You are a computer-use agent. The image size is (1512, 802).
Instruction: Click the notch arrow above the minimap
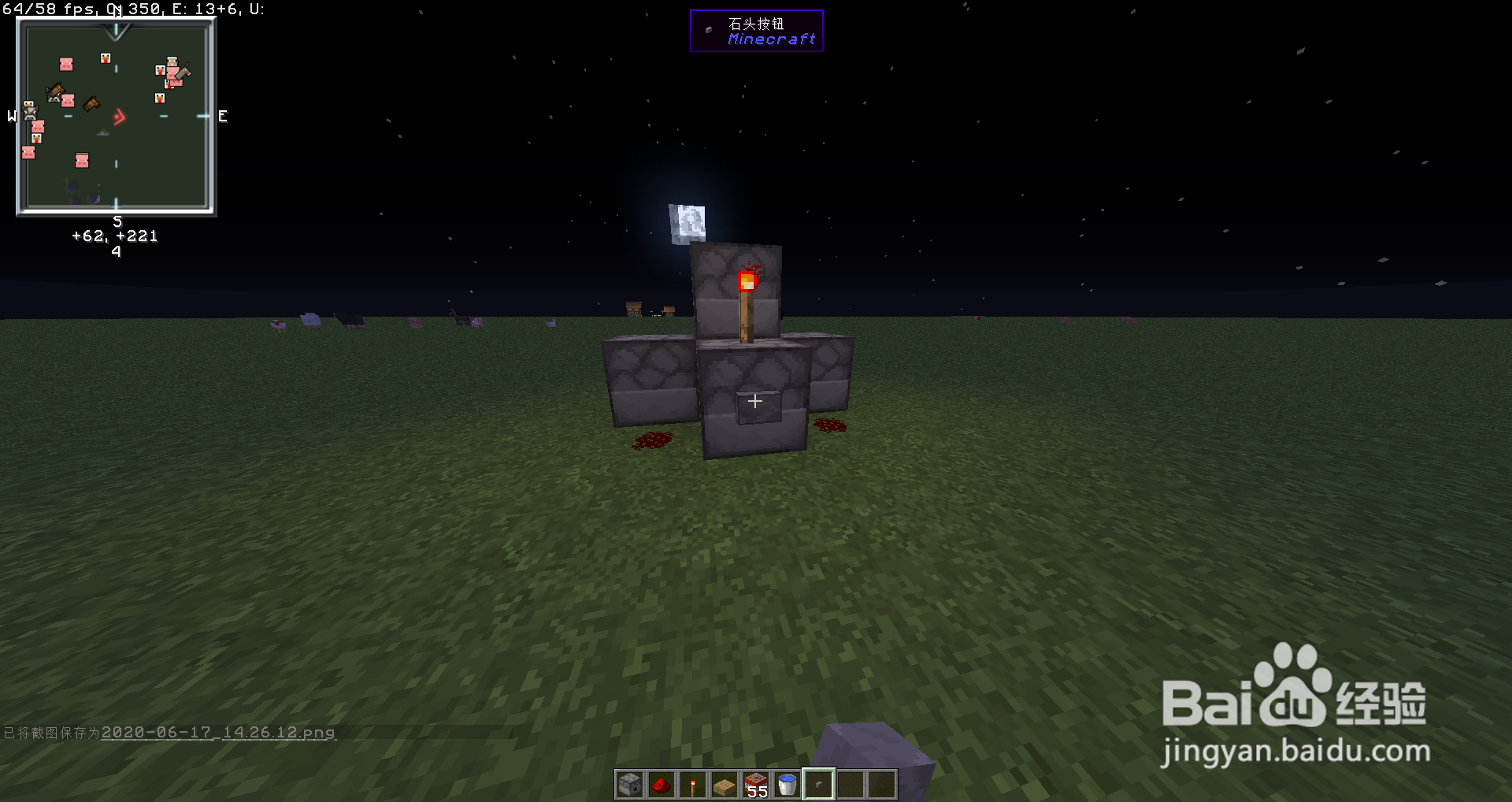coord(117,32)
